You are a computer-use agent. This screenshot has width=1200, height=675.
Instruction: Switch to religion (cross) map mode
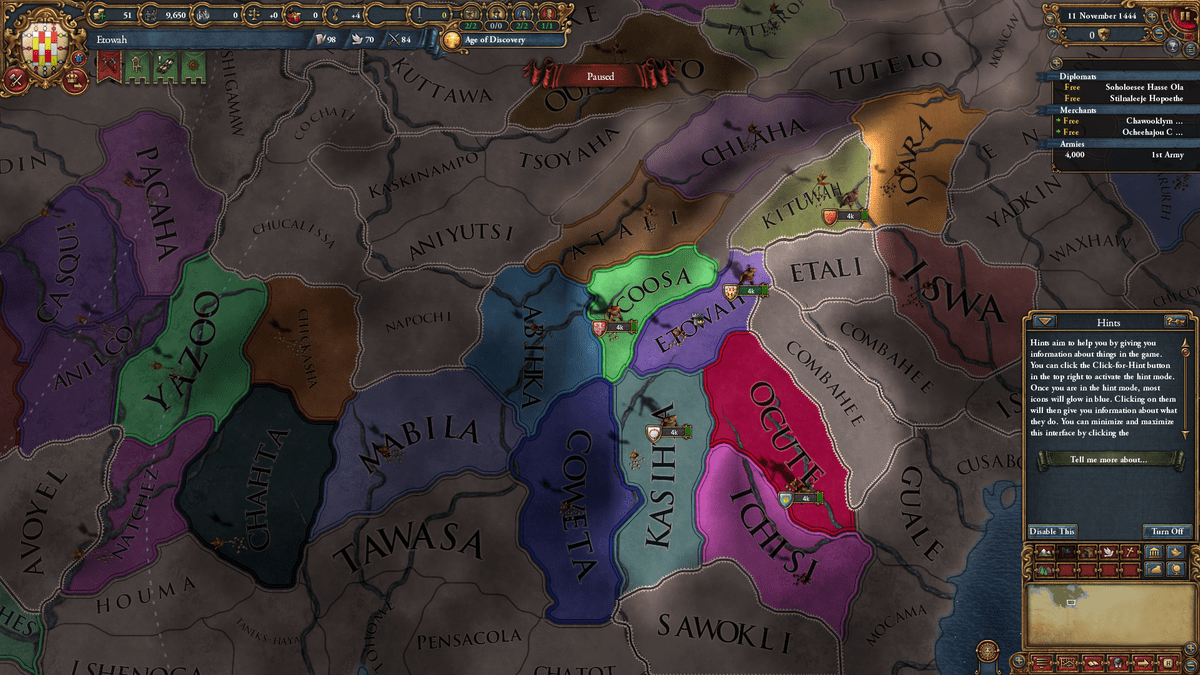coord(1128,552)
